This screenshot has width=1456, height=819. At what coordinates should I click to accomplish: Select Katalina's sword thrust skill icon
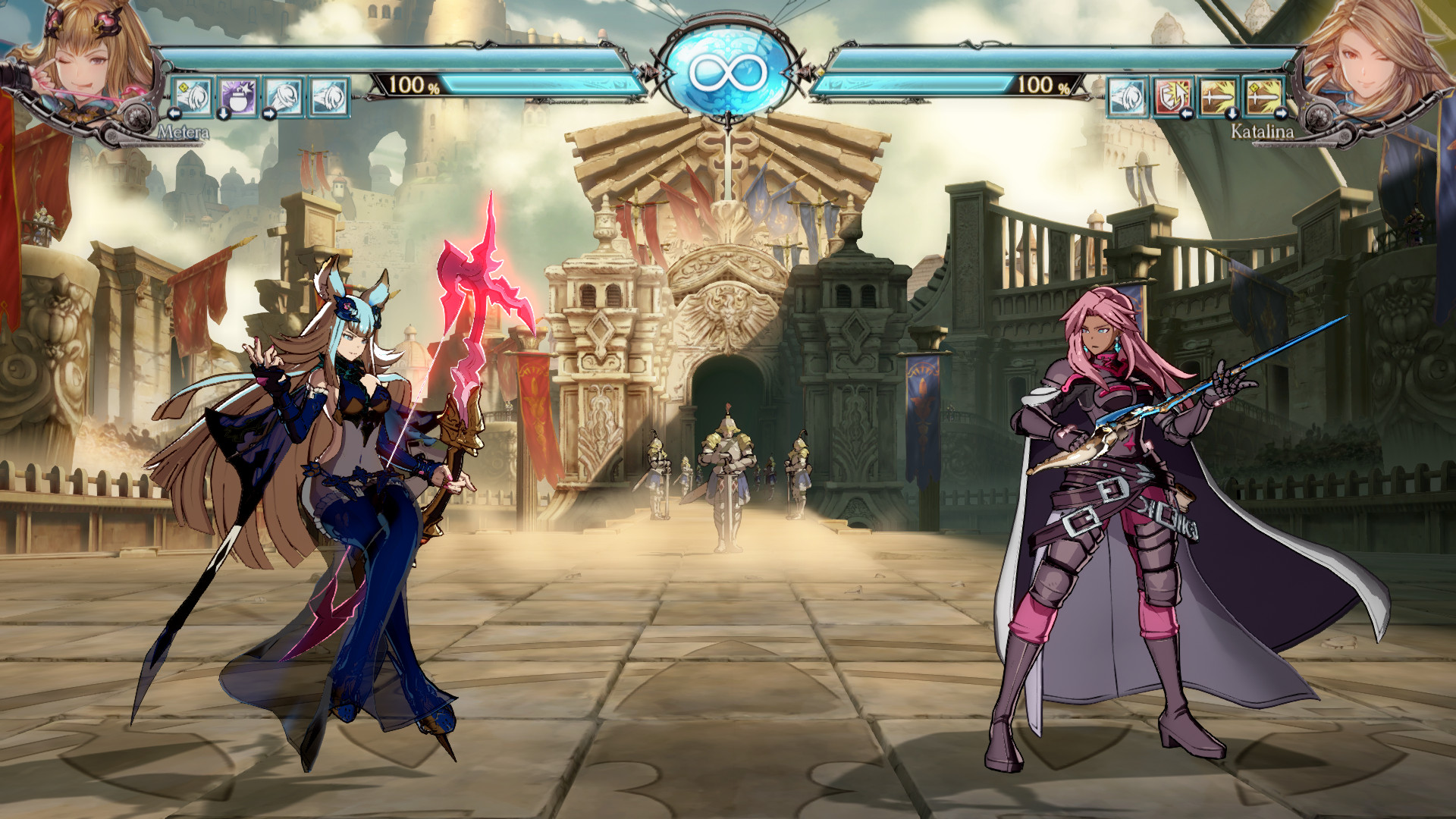1219,96
